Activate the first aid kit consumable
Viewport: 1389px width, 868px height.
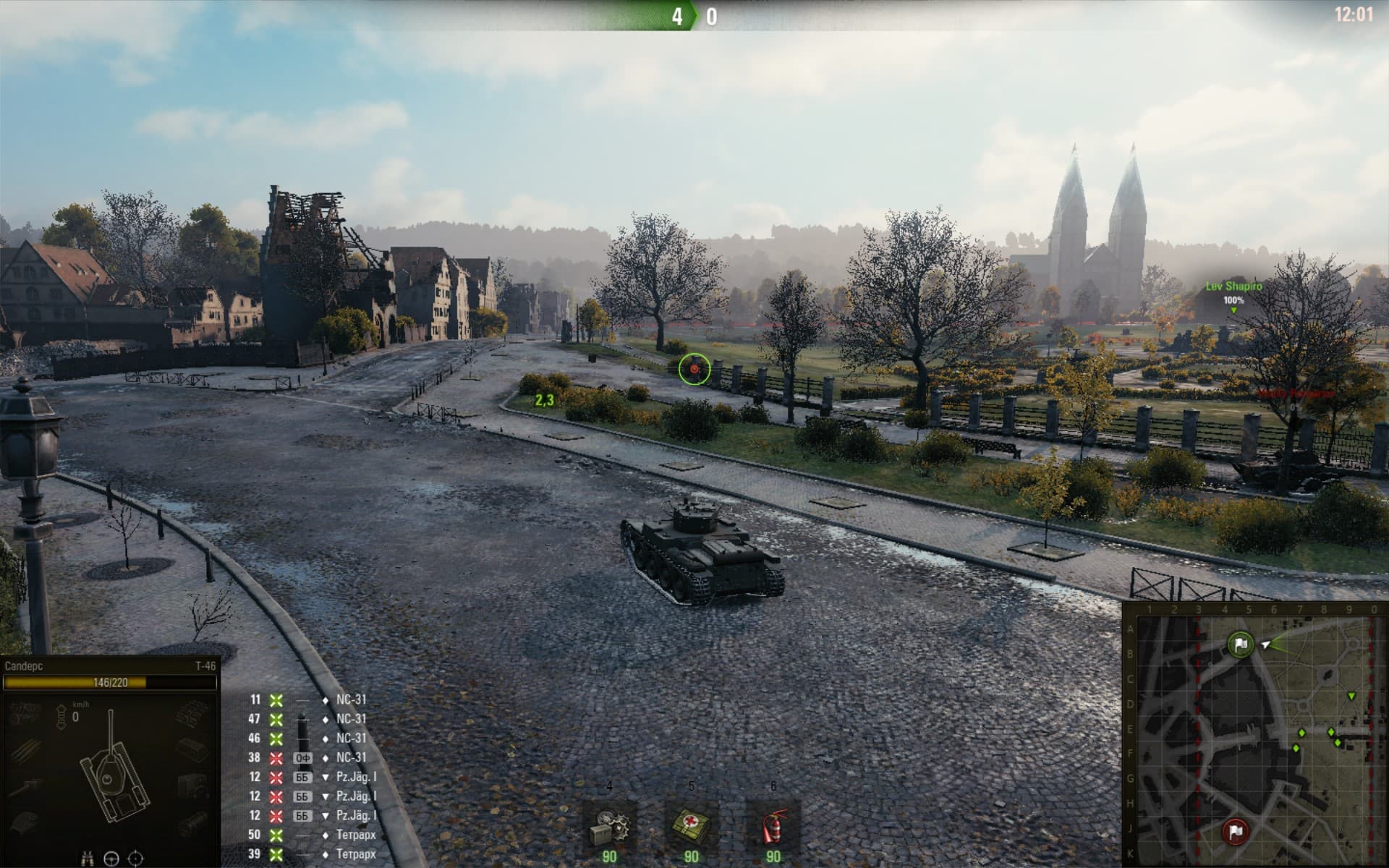691,825
